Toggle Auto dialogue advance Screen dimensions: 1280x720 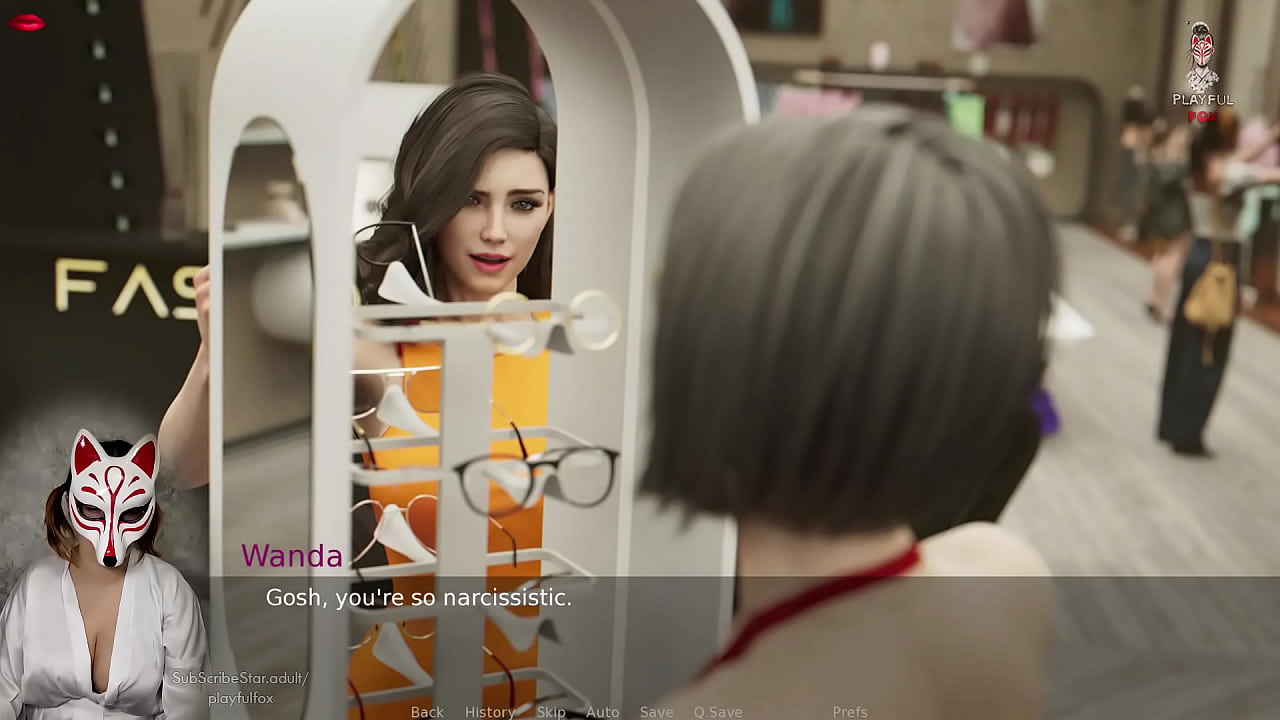pyautogui.click(x=602, y=712)
